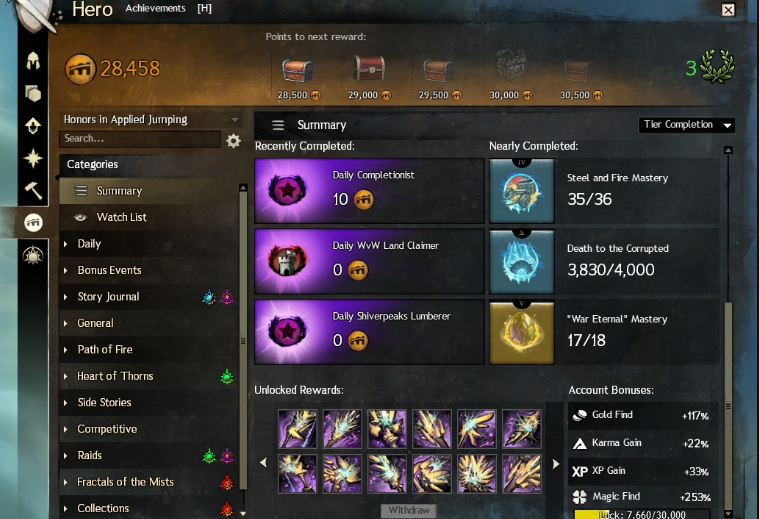Viewport: 759px width, 519px height.
Task: Show next page of unlocked rewards
Action: 556,463
